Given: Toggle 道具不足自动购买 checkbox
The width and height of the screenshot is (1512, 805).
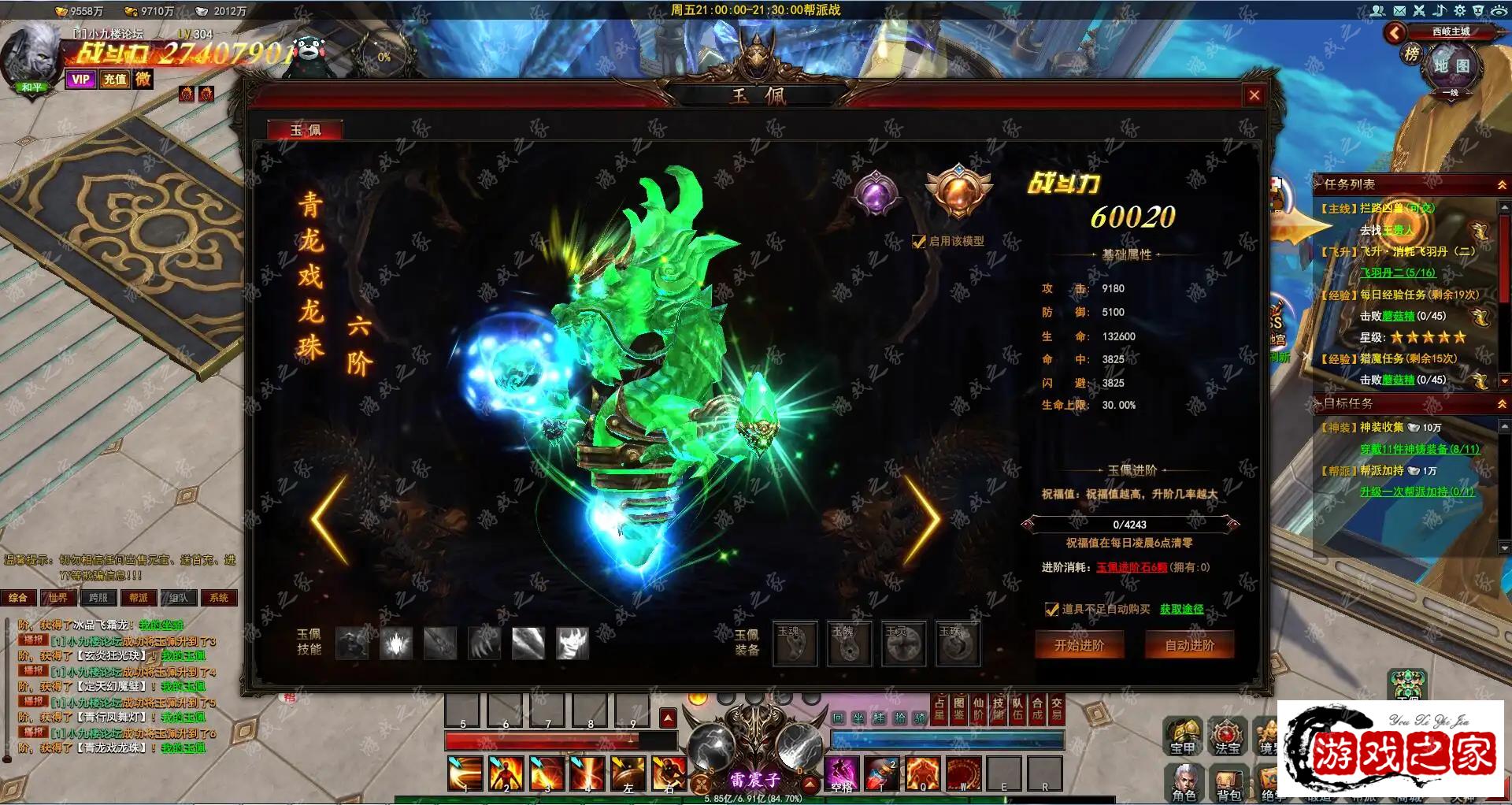Looking at the screenshot, I should click(x=1051, y=609).
